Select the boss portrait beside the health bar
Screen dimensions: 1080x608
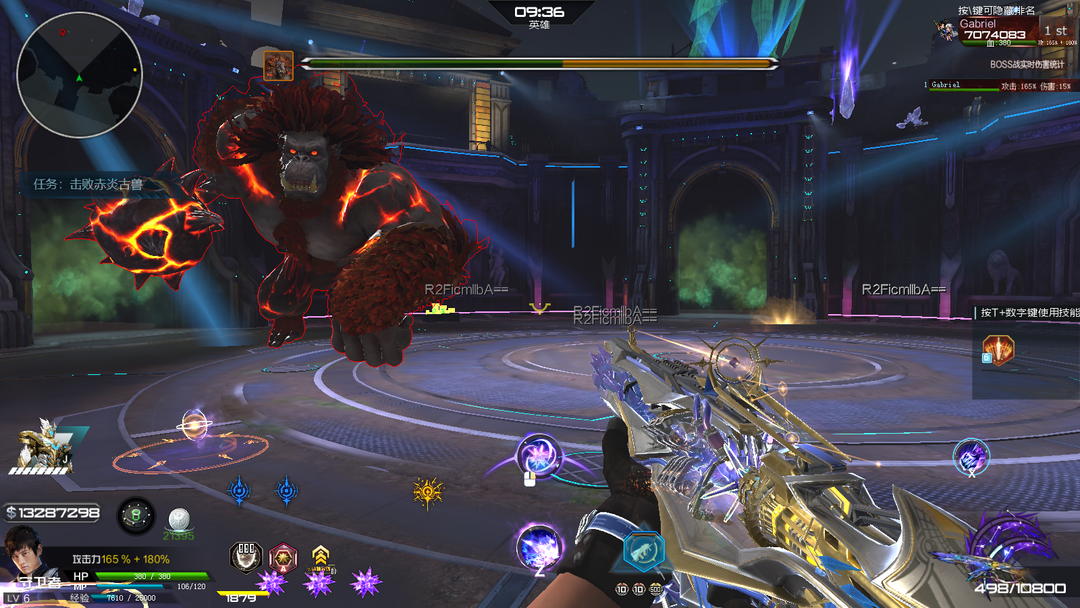(278, 65)
